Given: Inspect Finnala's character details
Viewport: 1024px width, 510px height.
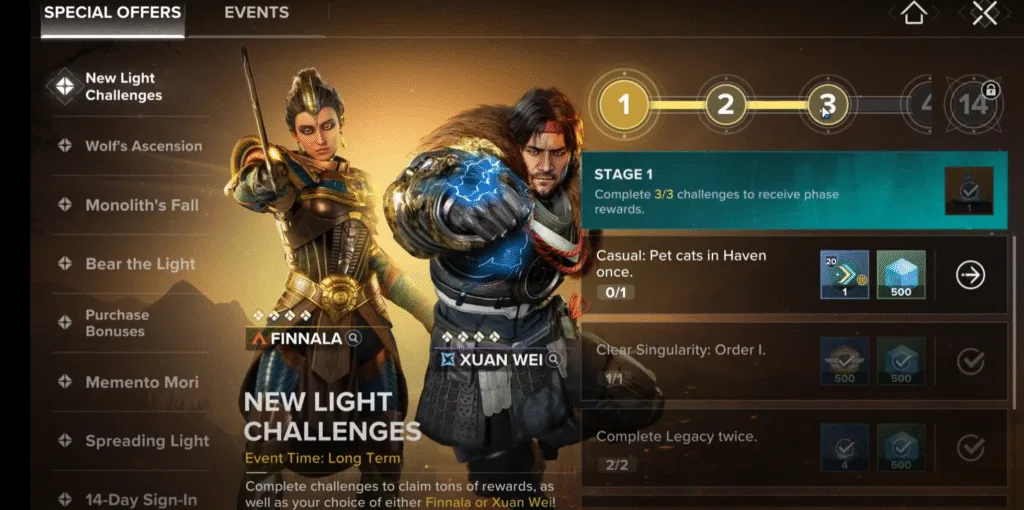Looking at the screenshot, I should tap(353, 339).
